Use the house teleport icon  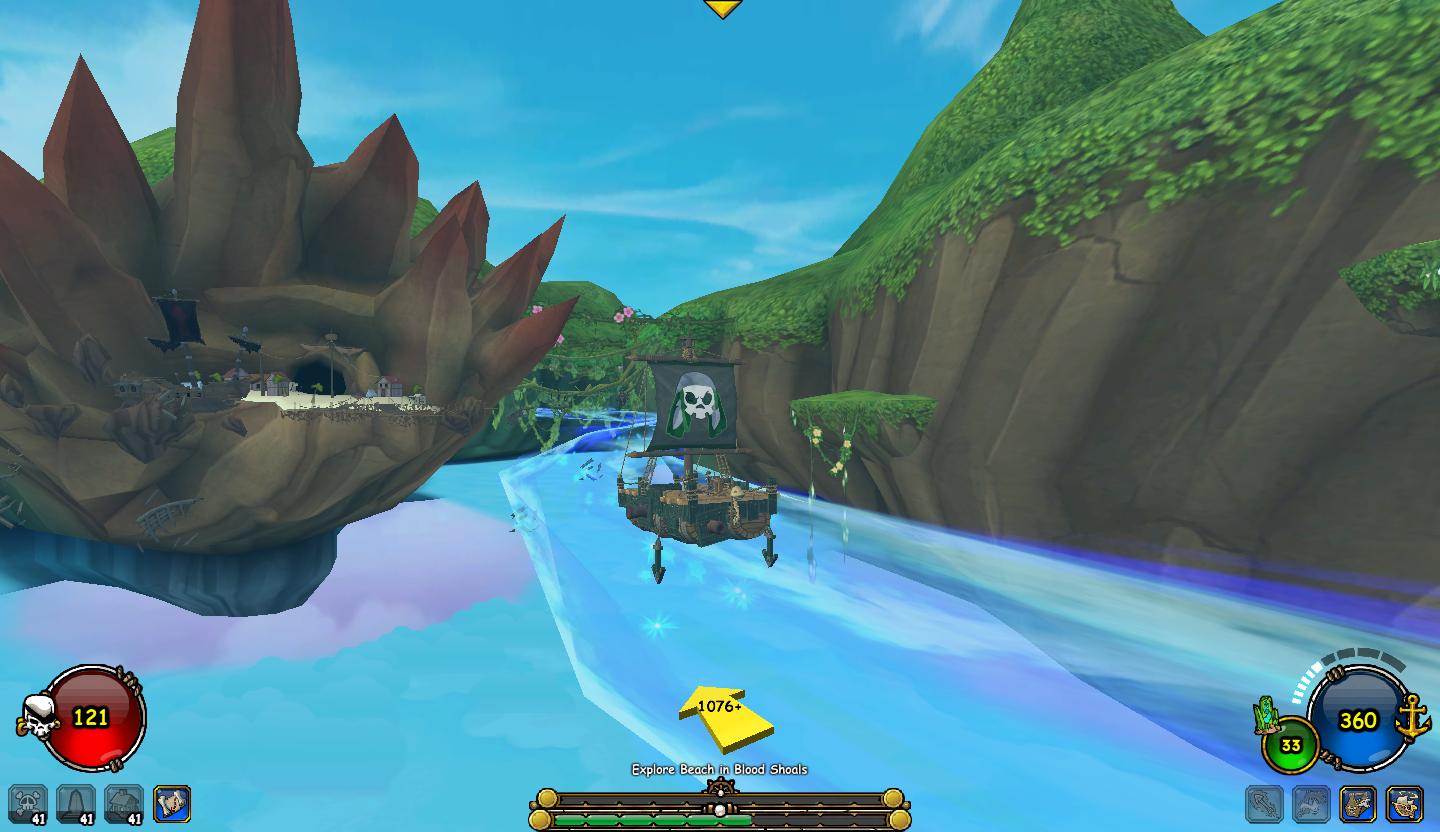tap(124, 804)
